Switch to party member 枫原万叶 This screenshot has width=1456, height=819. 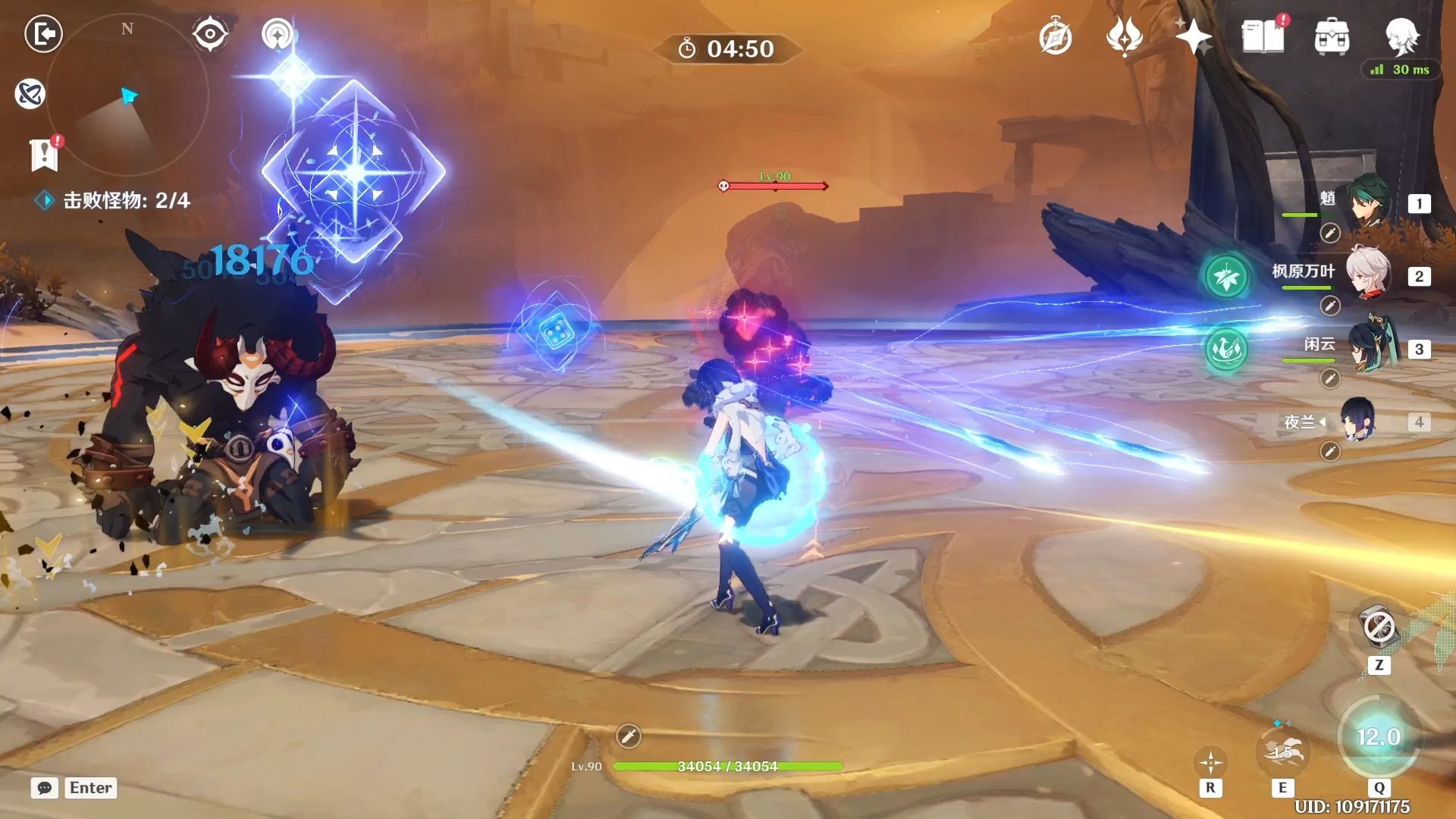[1368, 274]
